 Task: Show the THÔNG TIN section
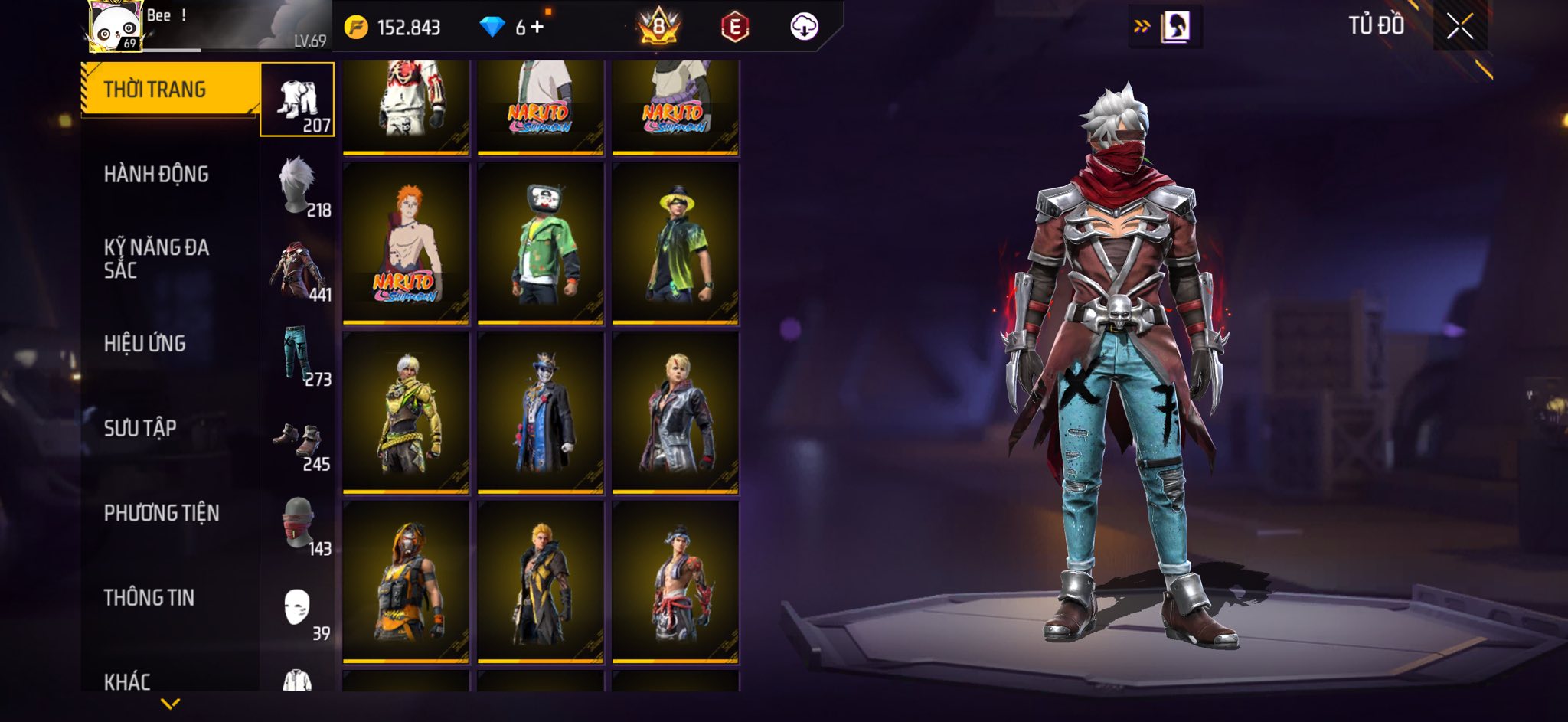tap(149, 597)
